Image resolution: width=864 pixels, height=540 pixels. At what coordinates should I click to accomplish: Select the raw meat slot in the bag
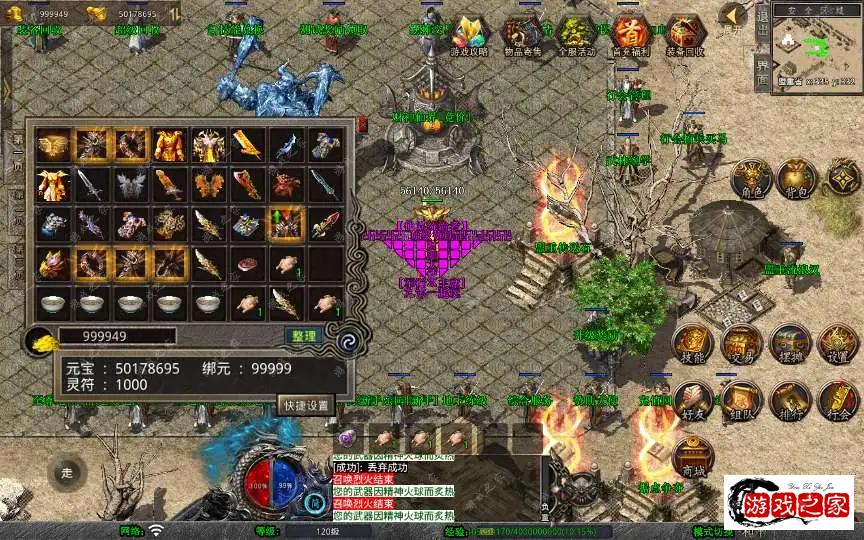coord(247,263)
